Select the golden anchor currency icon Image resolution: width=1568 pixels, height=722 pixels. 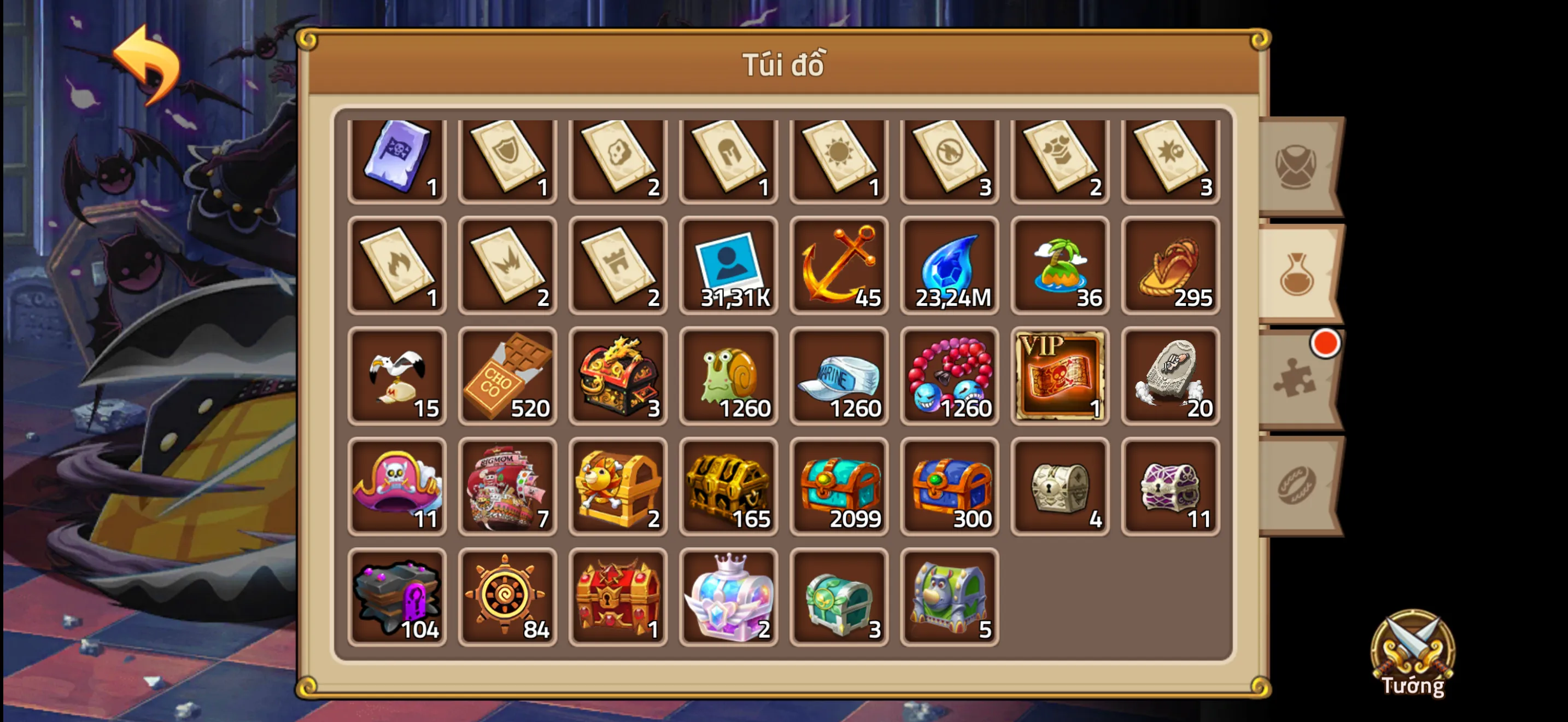pyautogui.click(x=840, y=266)
